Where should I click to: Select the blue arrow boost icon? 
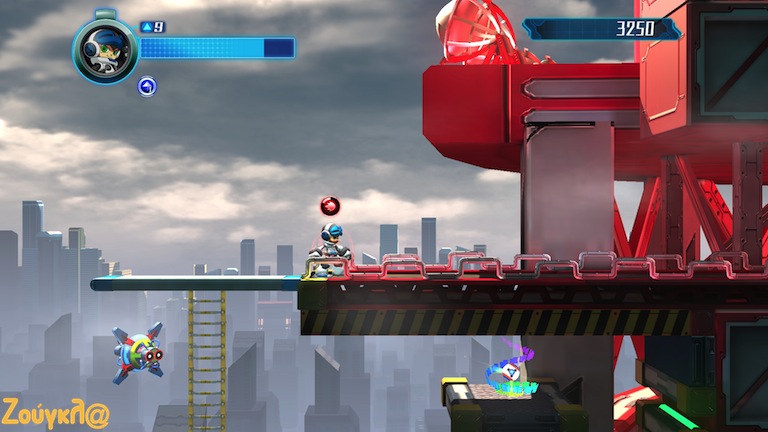147,87
